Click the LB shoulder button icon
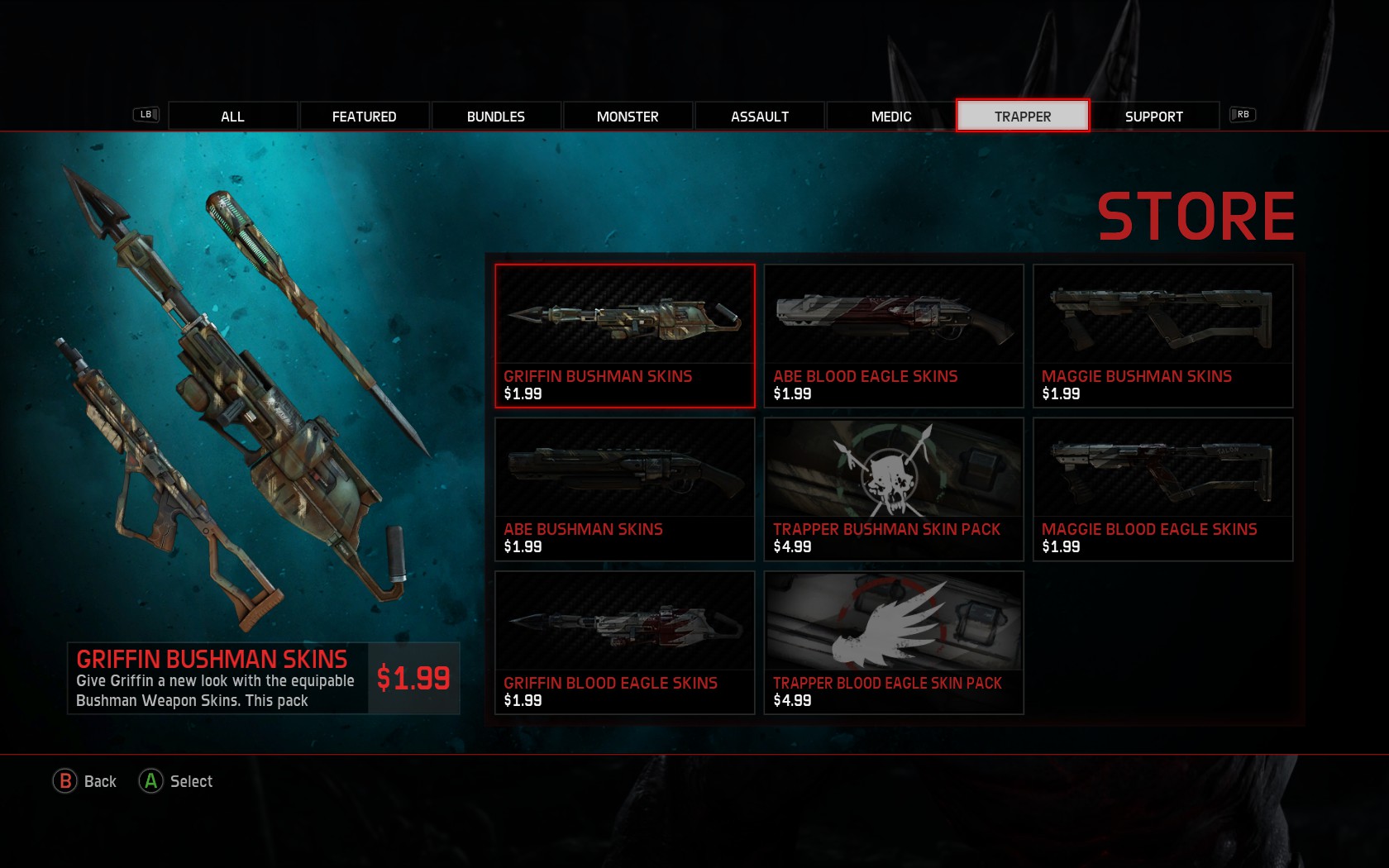1389x868 pixels. [145, 114]
